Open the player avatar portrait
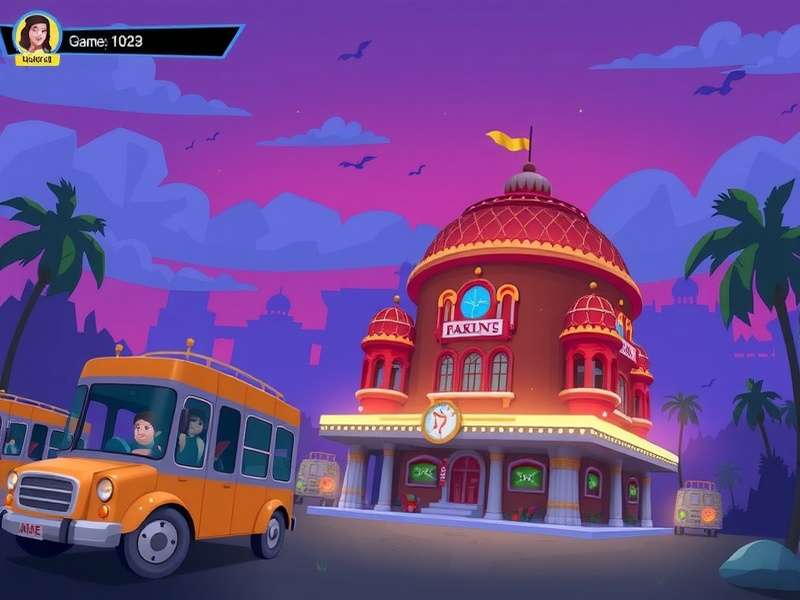The height and width of the screenshot is (600, 800). coord(38,35)
